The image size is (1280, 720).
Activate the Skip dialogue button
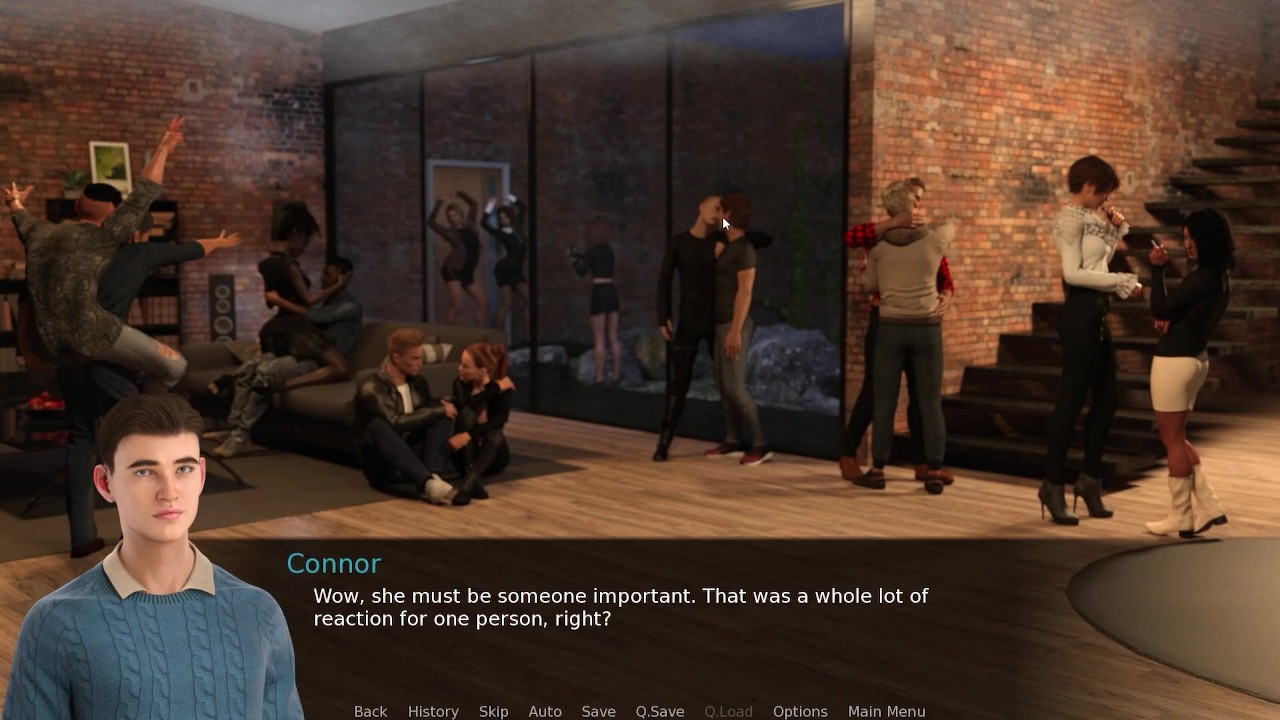coord(493,711)
